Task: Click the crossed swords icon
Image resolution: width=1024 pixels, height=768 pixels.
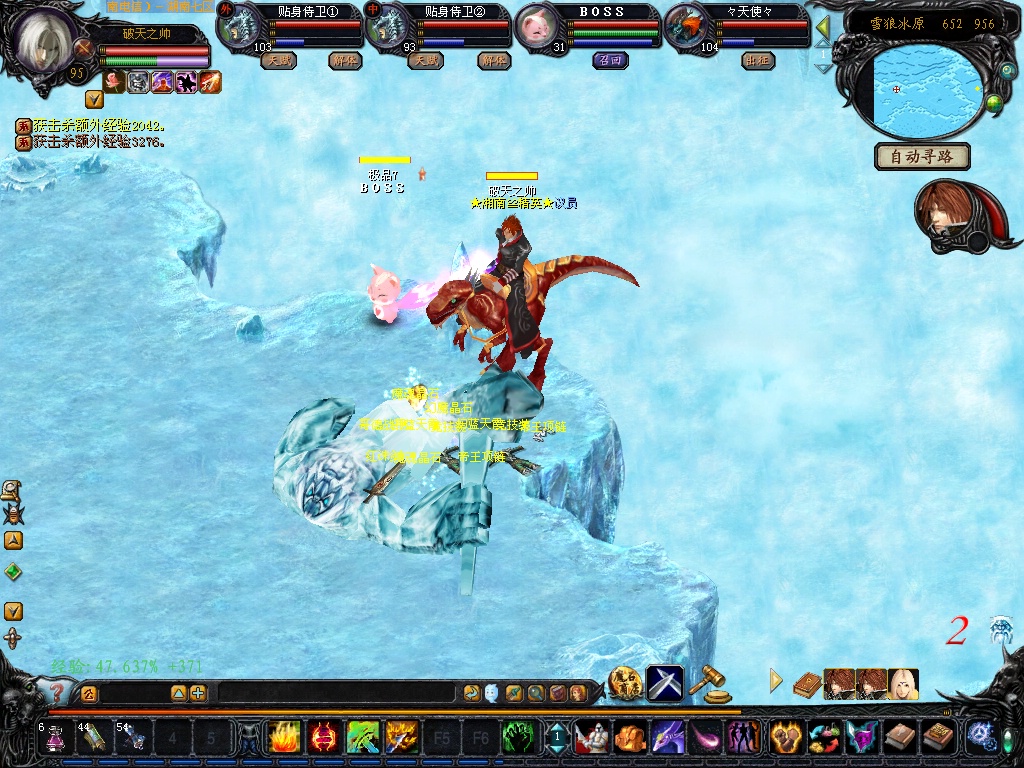Action: click(x=665, y=682)
